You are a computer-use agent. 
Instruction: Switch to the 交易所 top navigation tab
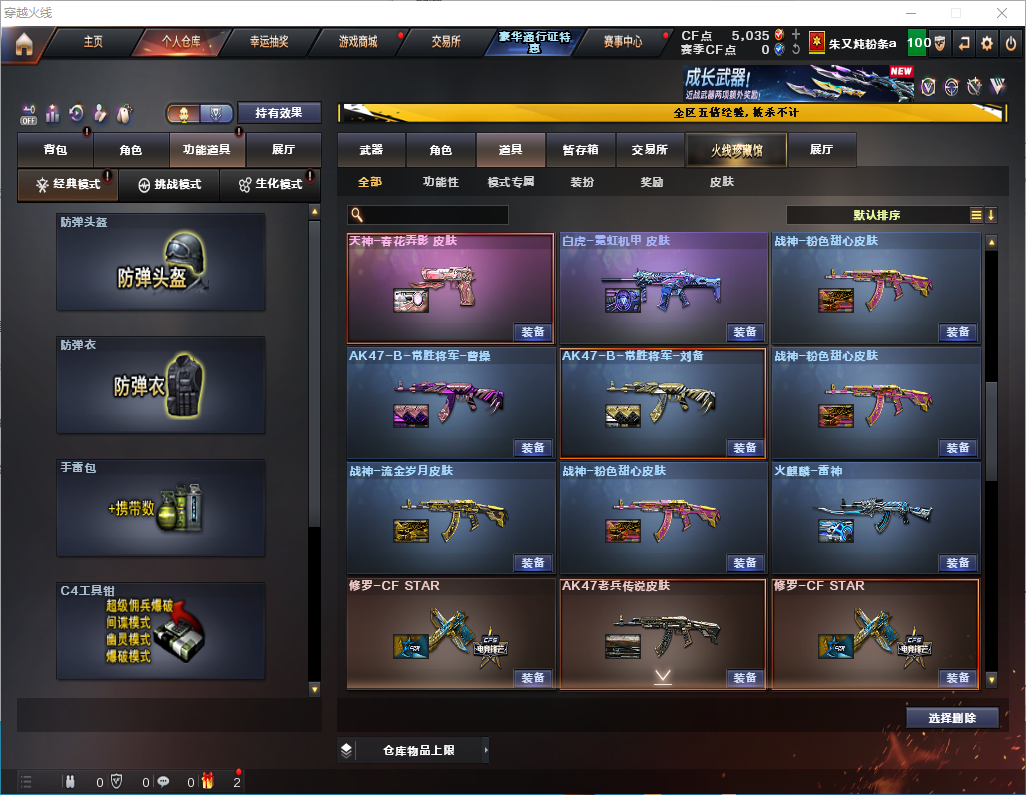click(x=446, y=42)
